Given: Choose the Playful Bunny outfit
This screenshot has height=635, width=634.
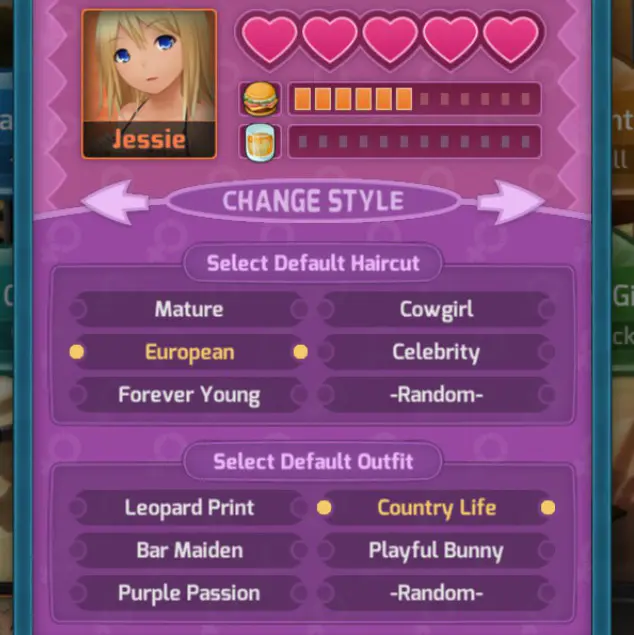Looking at the screenshot, I should pos(436,550).
